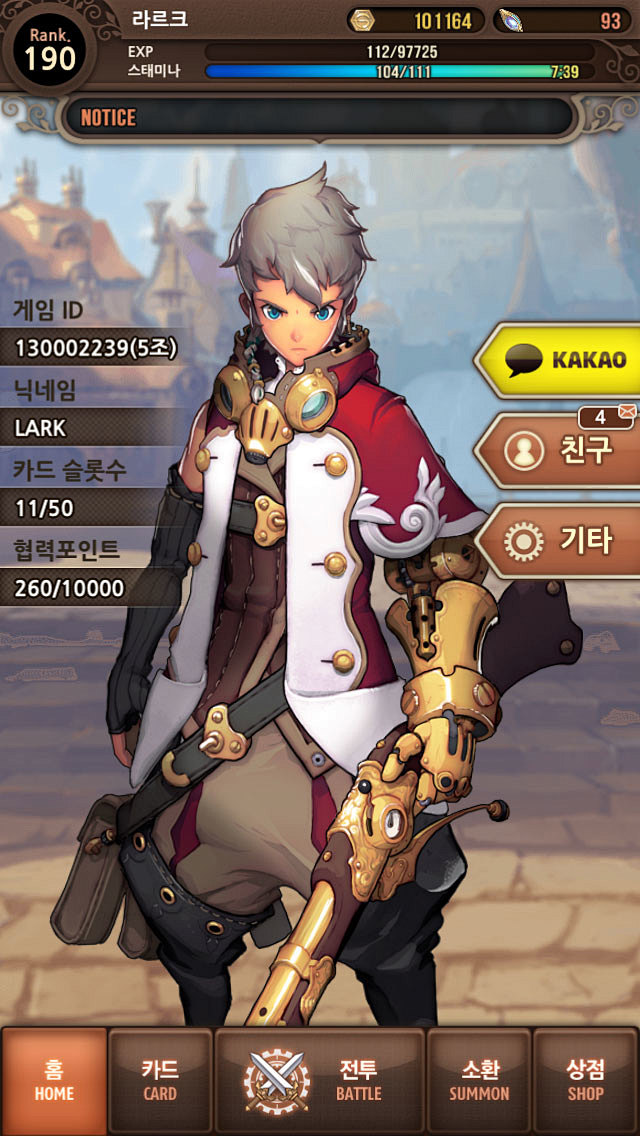Click the Rank 190 badge

[x=50, y=50]
